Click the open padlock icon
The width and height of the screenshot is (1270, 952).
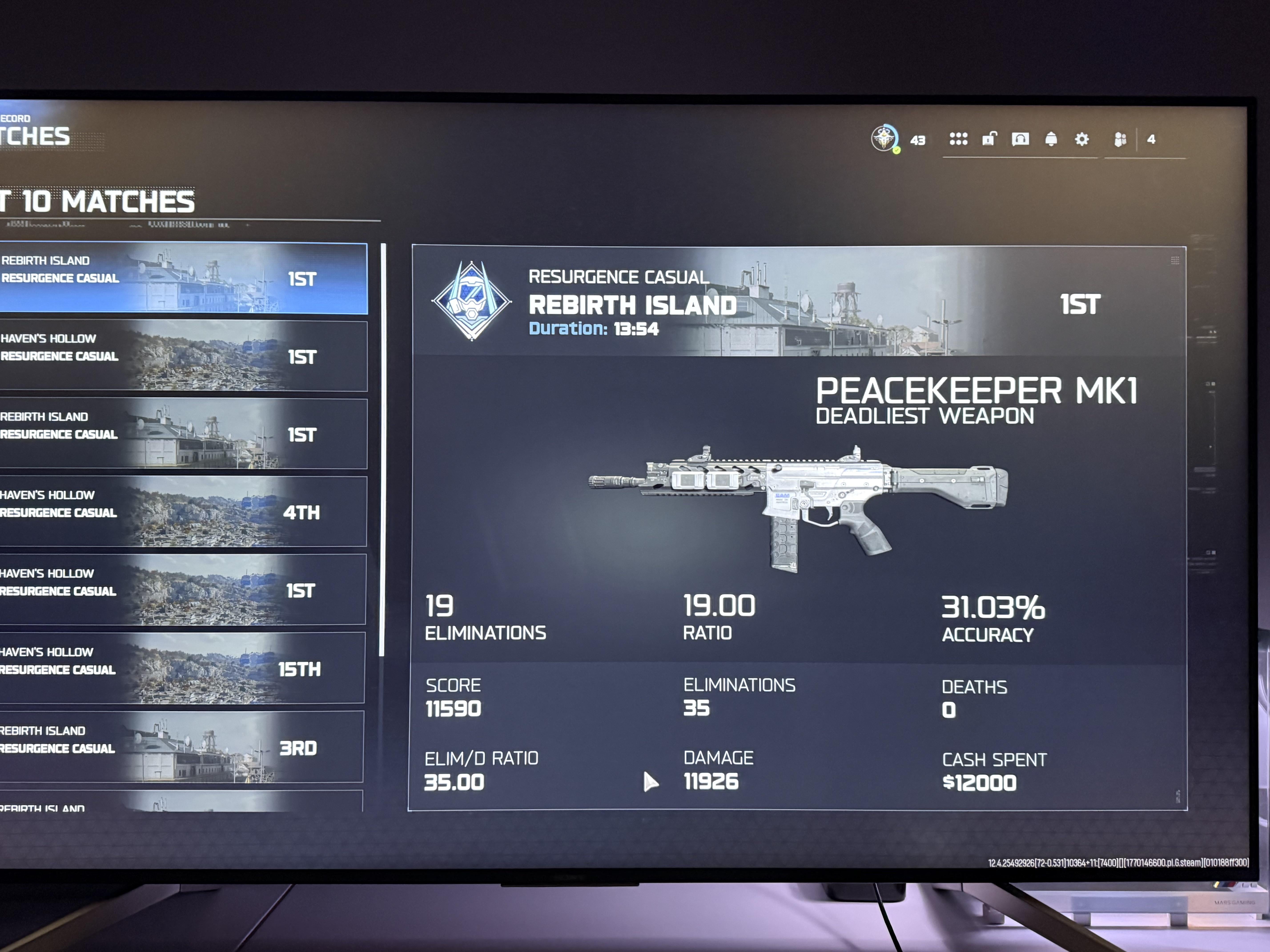(x=989, y=139)
